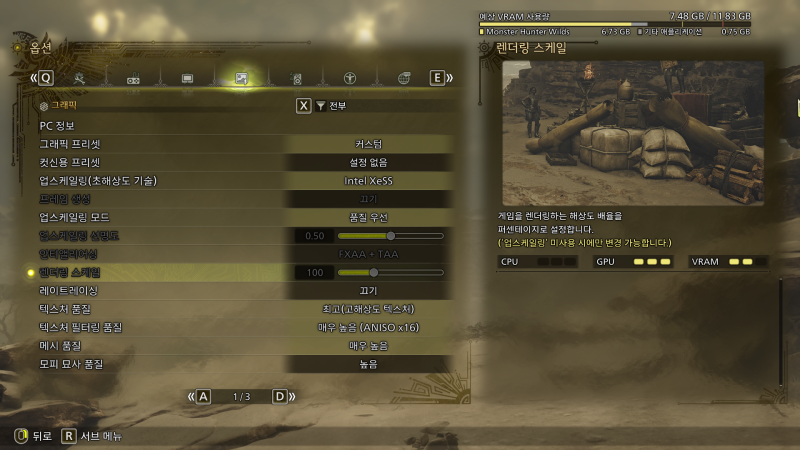
Task: Switch to the wrench game settings tab
Action: pyautogui.click(x=80, y=78)
